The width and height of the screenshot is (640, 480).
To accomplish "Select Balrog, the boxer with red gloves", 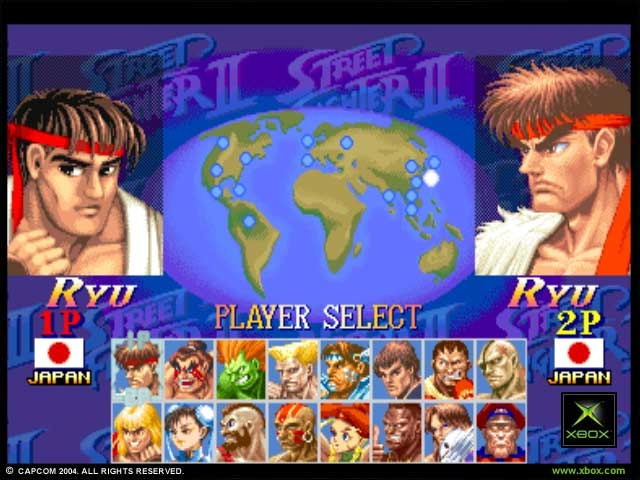I will coord(449,369).
